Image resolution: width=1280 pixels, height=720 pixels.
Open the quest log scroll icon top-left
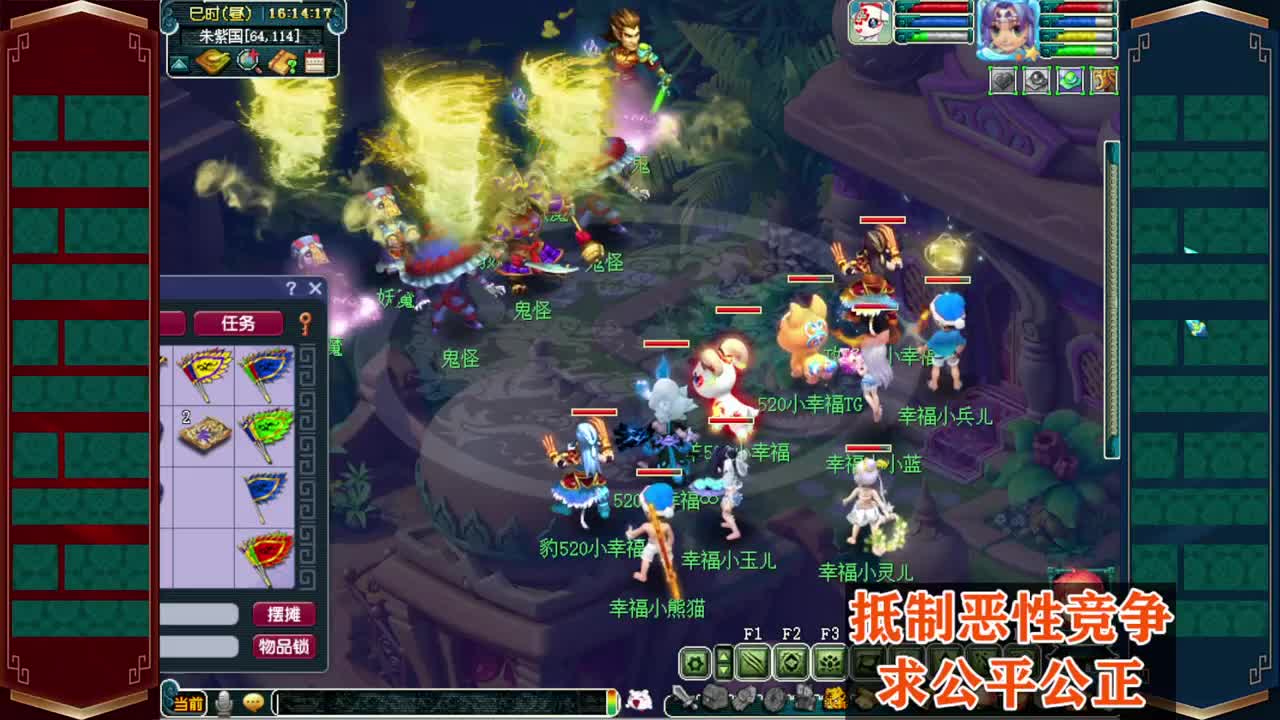[x=282, y=62]
